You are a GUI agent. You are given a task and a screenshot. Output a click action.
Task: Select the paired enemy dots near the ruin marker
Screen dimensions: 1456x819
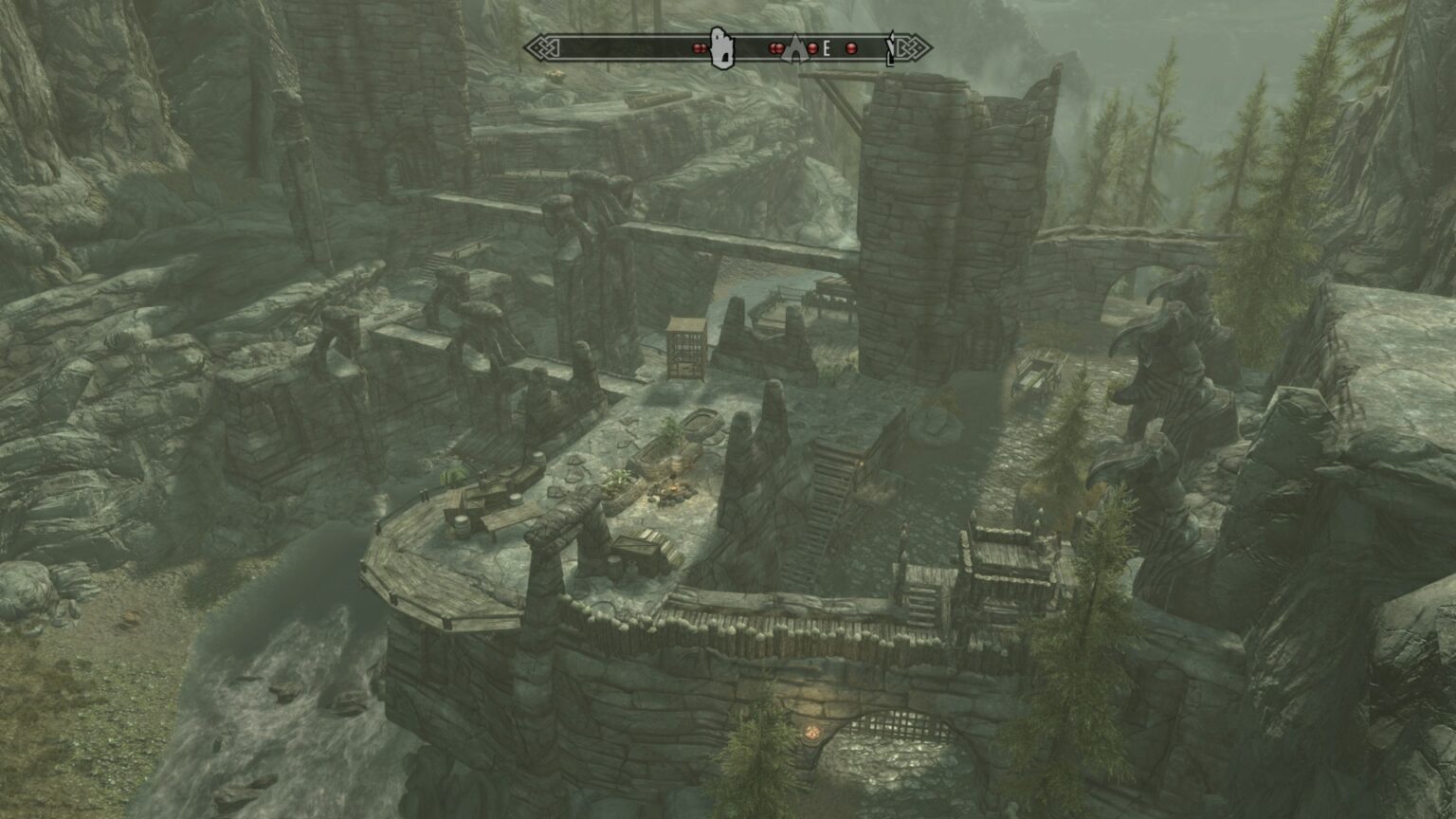tap(699, 47)
